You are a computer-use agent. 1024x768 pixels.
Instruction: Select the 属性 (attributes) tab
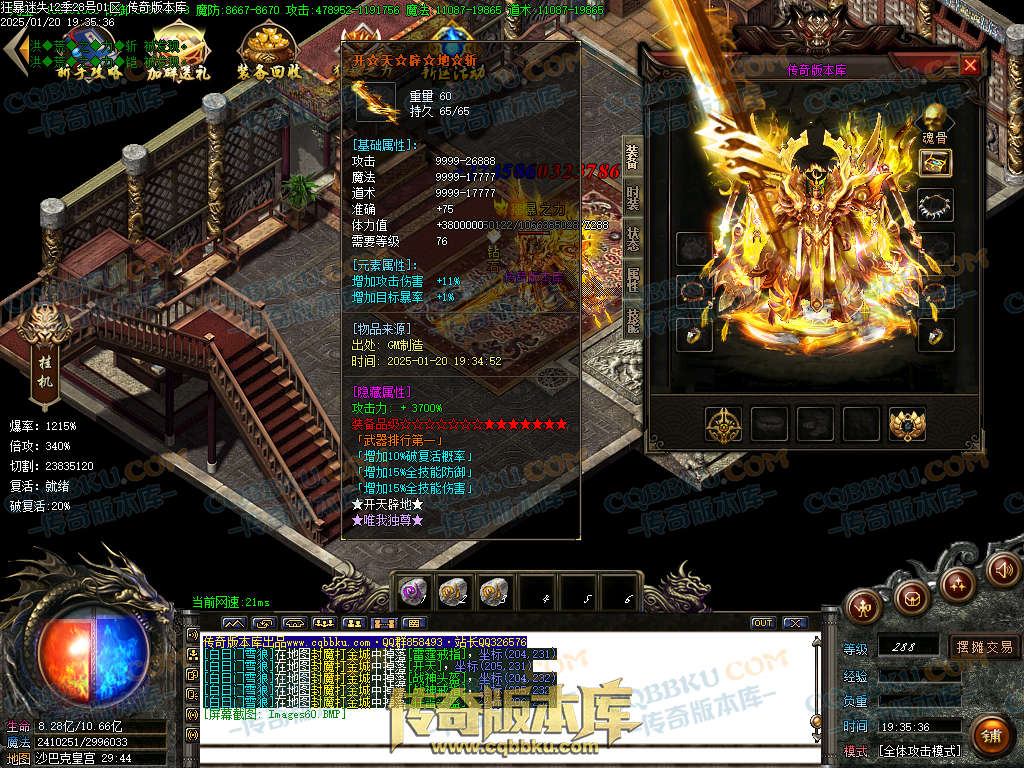633,279
